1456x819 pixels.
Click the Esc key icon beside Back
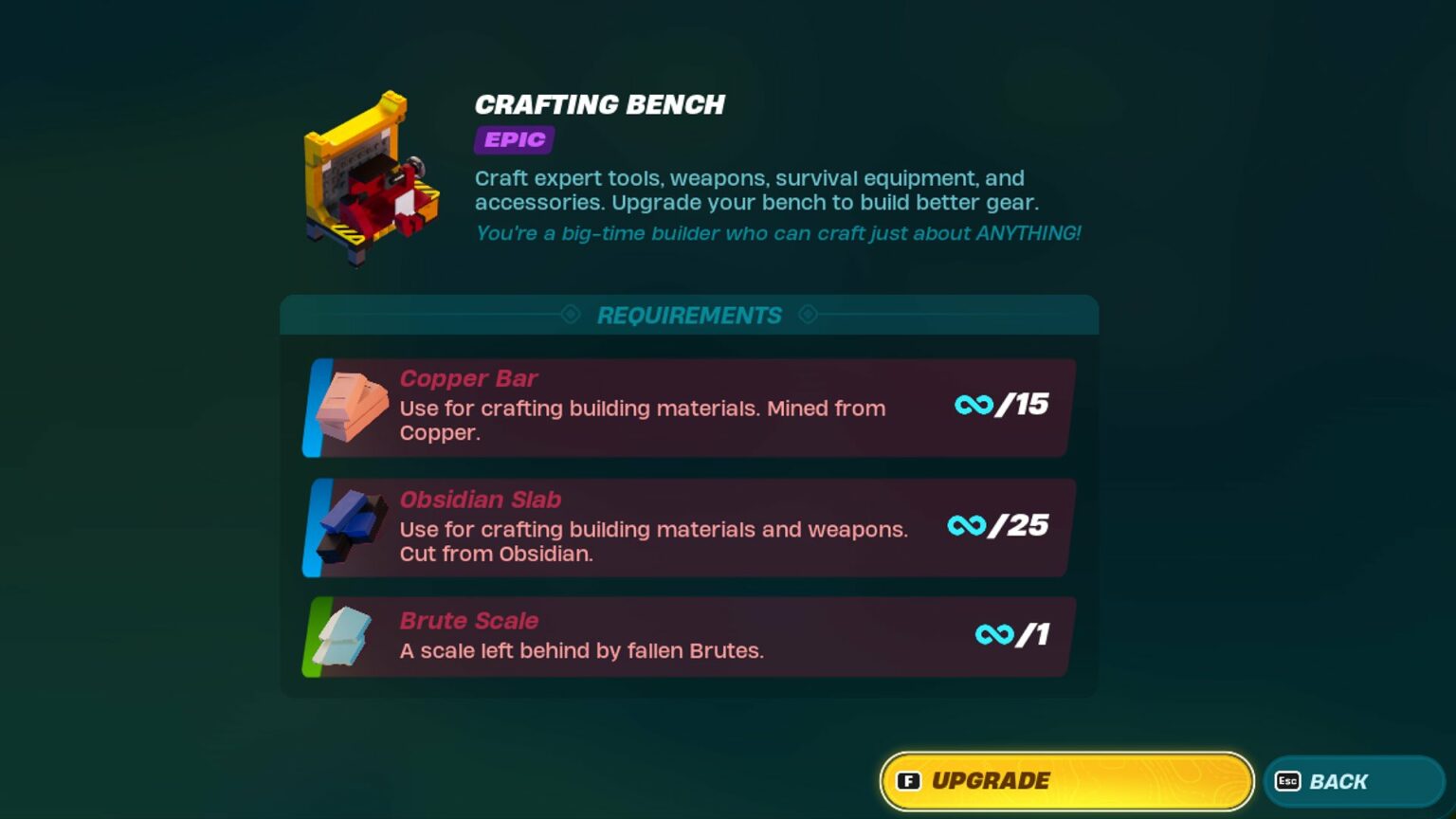[1289, 781]
